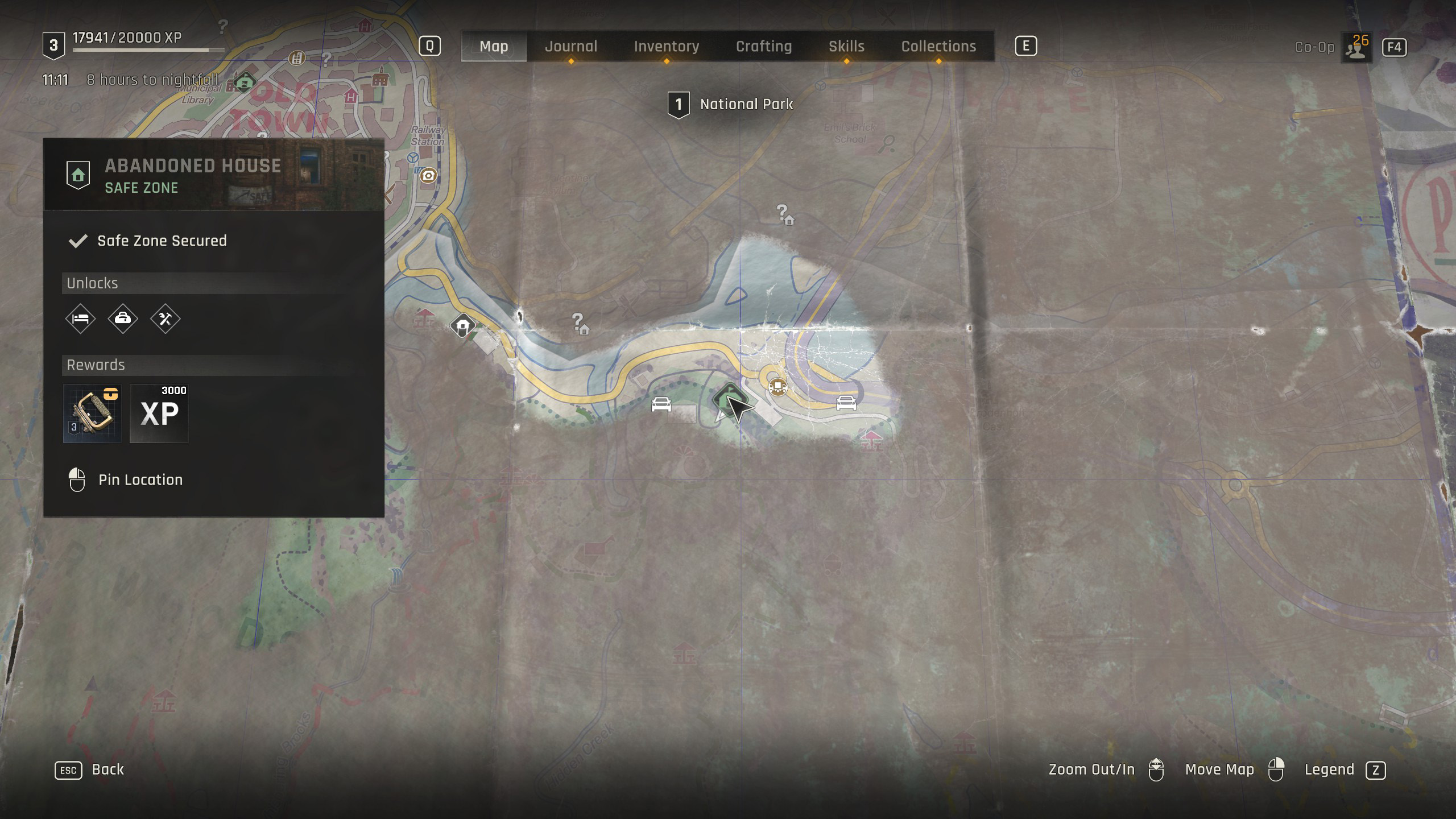Select the 3000 XP reward tile
This screenshot has width=1456, height=819.
point(159,413)
